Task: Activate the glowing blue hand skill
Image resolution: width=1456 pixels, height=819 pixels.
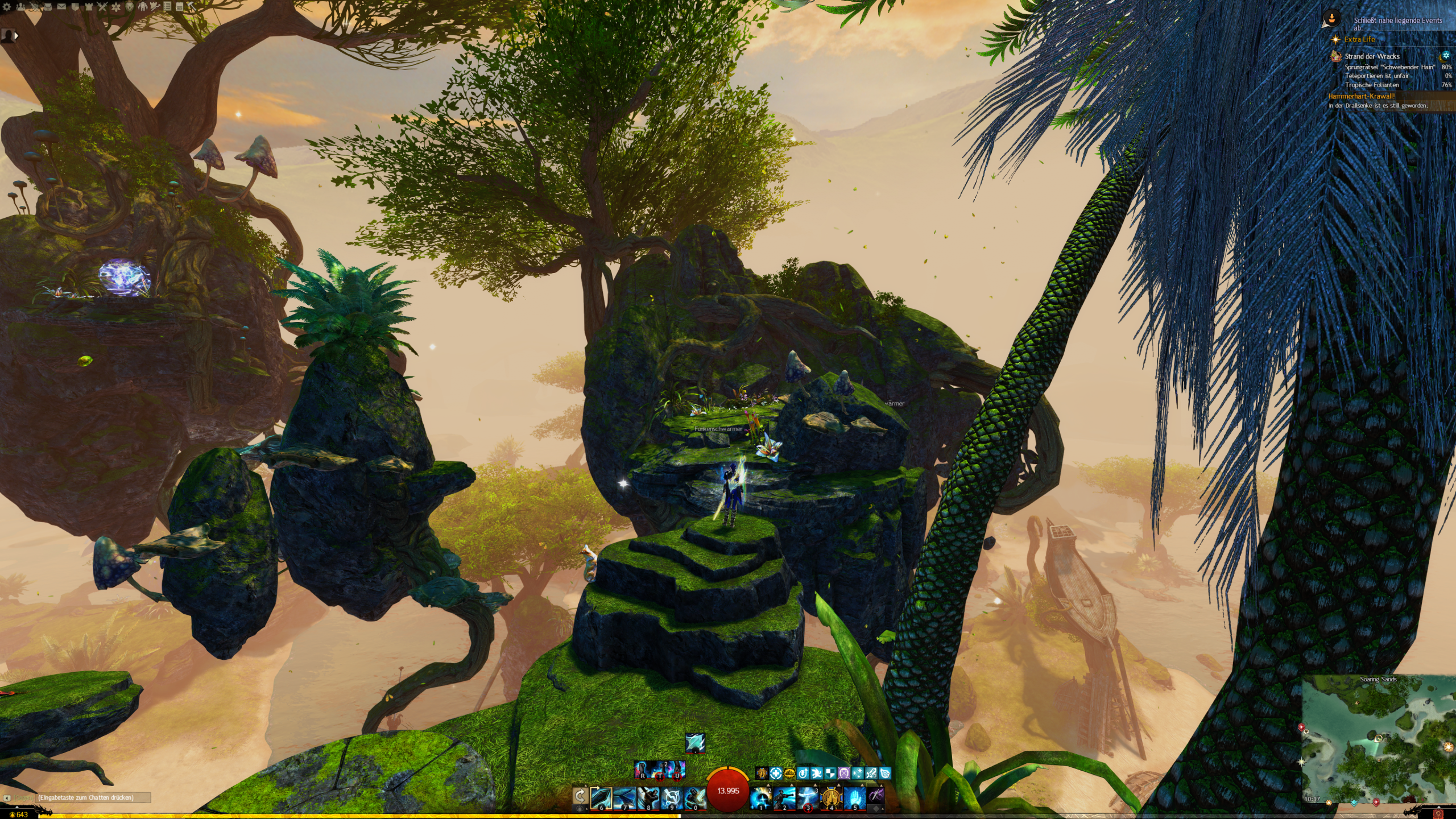Action: (854, 798)
